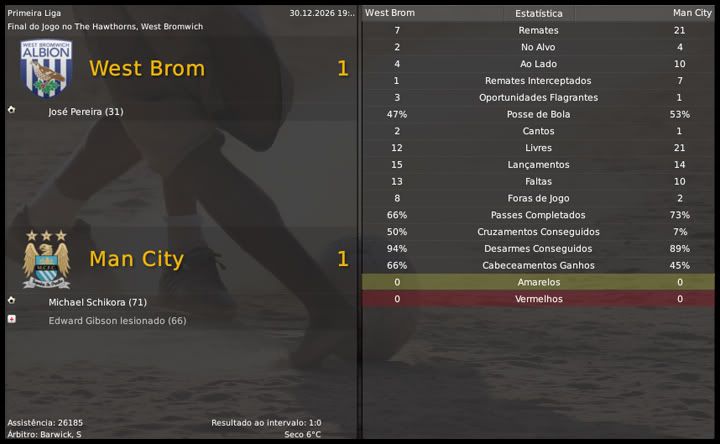The width and height of the screenshot is (720, 444).
Task: Click the Man City stats column header
Action: coord(692,13)
